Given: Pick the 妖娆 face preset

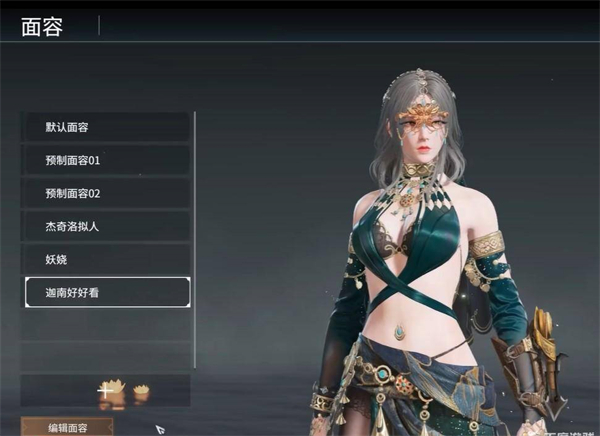Looking at the screenshot, I should click(x=105, y=258).
